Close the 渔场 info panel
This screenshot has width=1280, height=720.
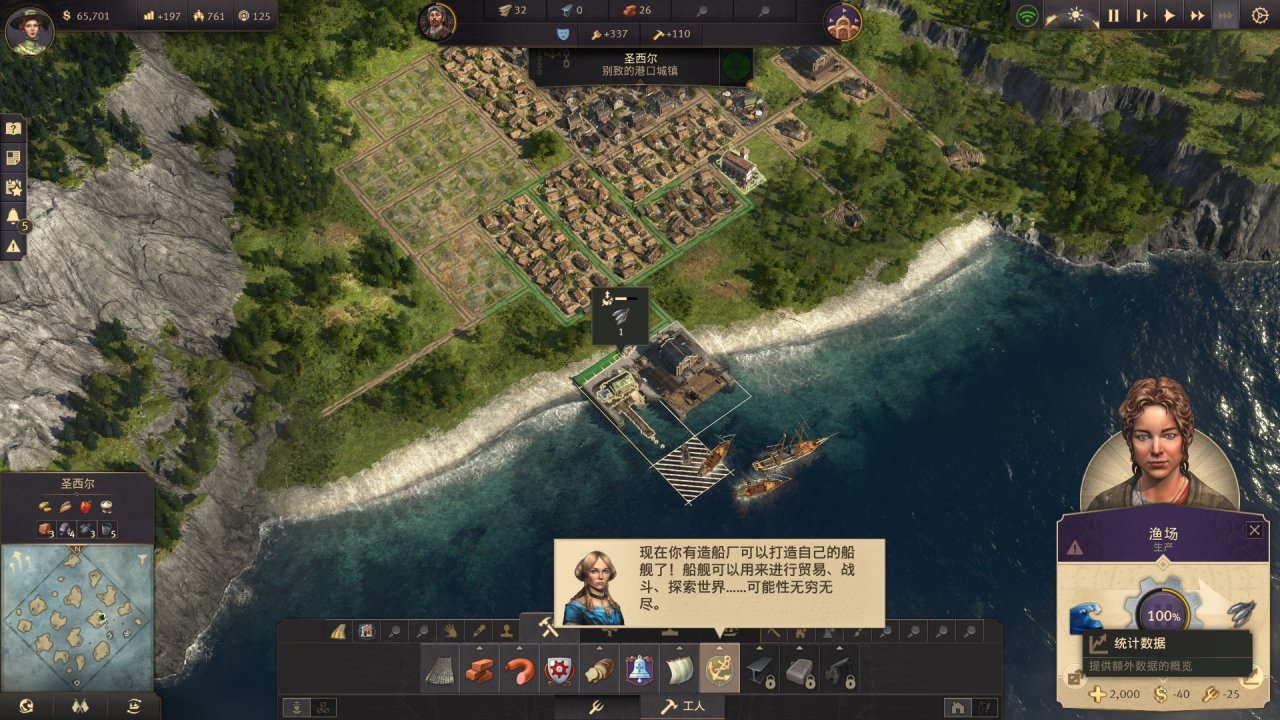pyautogui.click(x=1254, y=530)
